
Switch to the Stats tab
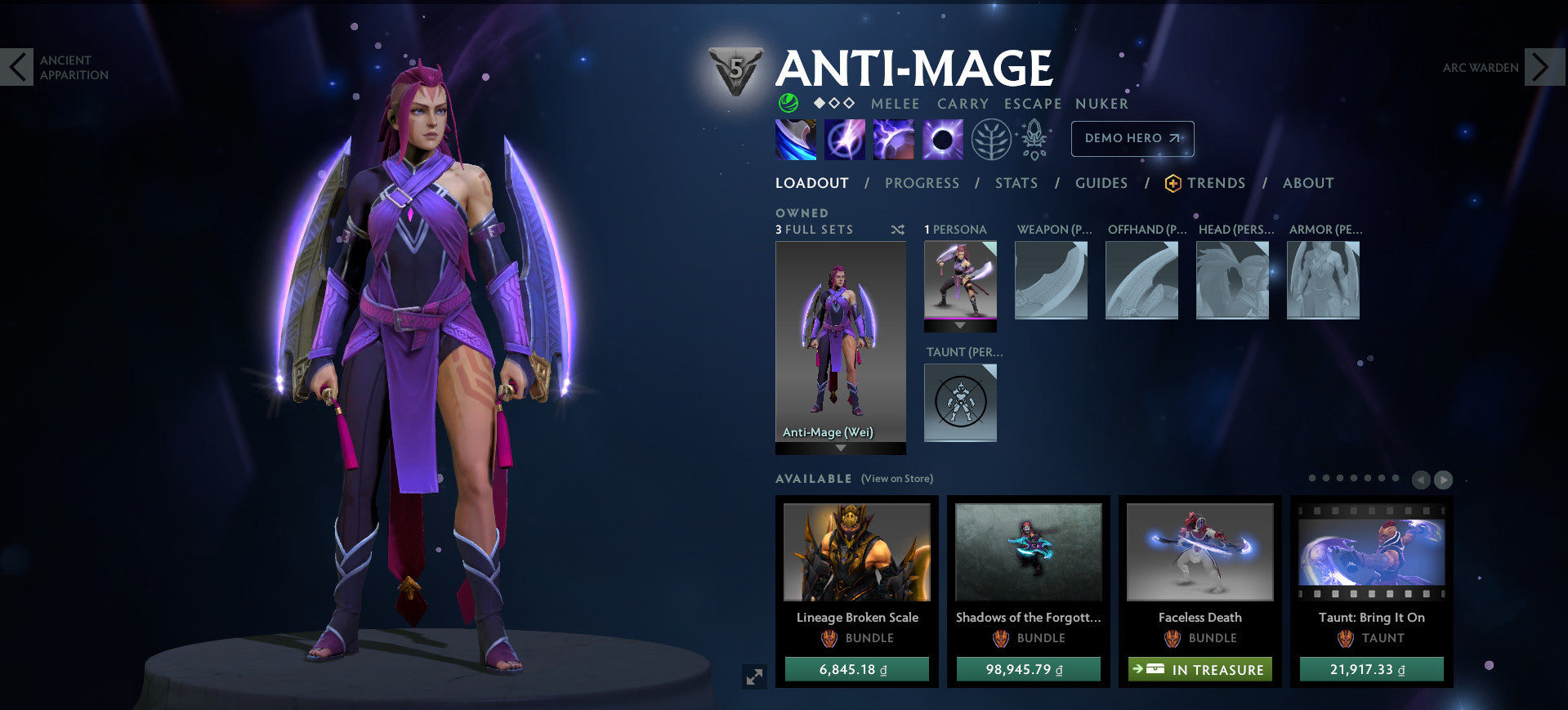pos(1016,183)
